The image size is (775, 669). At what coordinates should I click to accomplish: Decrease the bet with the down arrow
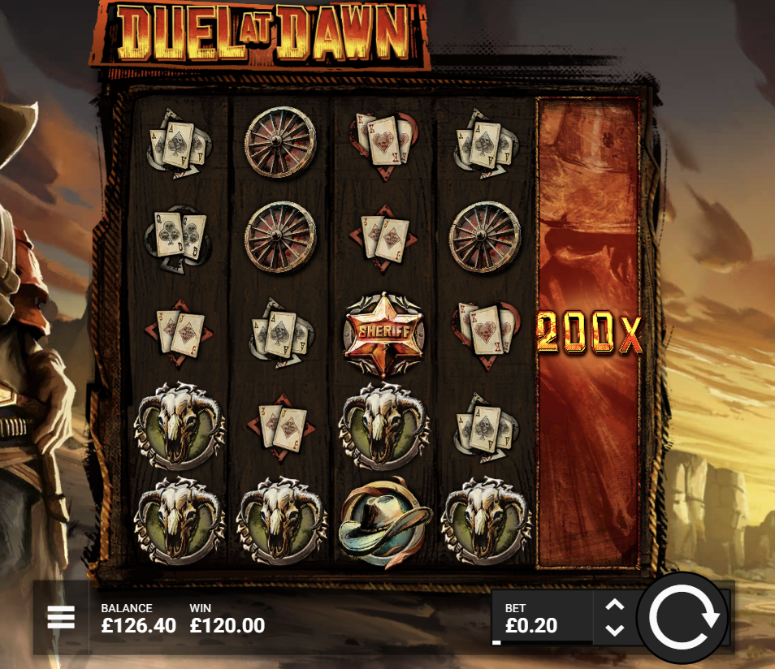coord(615,630)
